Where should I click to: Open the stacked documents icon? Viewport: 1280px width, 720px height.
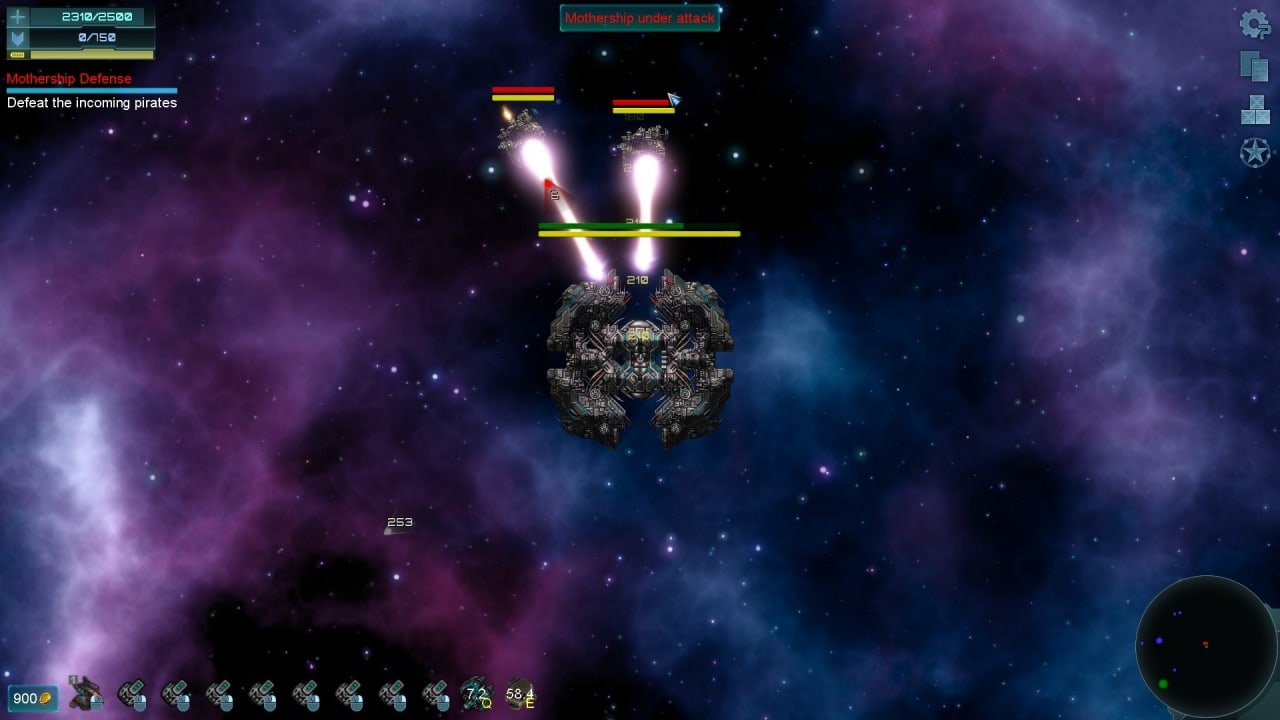(x=1254, y=66)
